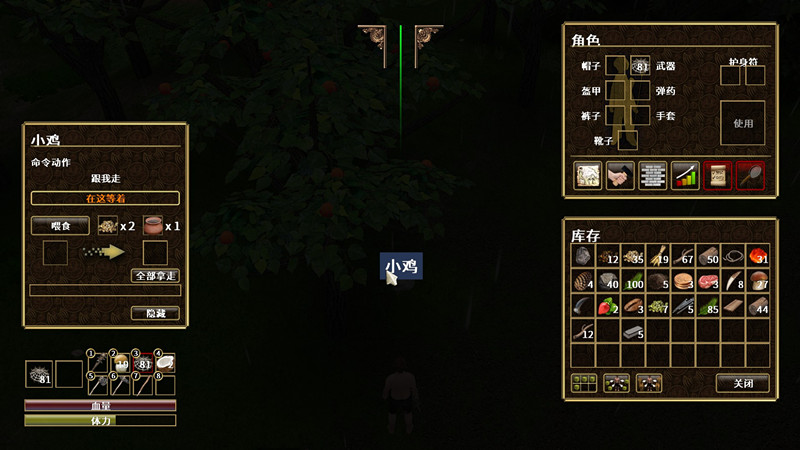The width and height of the screenshot is (800, 450).
Task: Hide the chick panel with 隐藏
Action: pos(155,313)
